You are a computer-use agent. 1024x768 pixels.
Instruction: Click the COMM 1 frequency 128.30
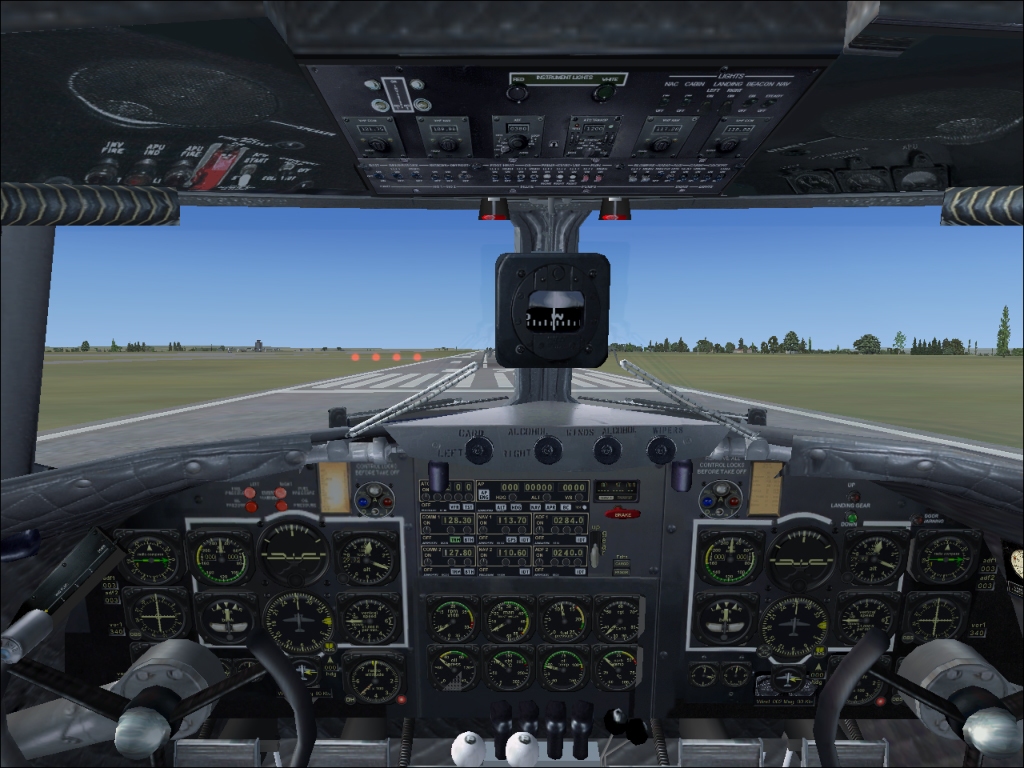click(458, 521)
